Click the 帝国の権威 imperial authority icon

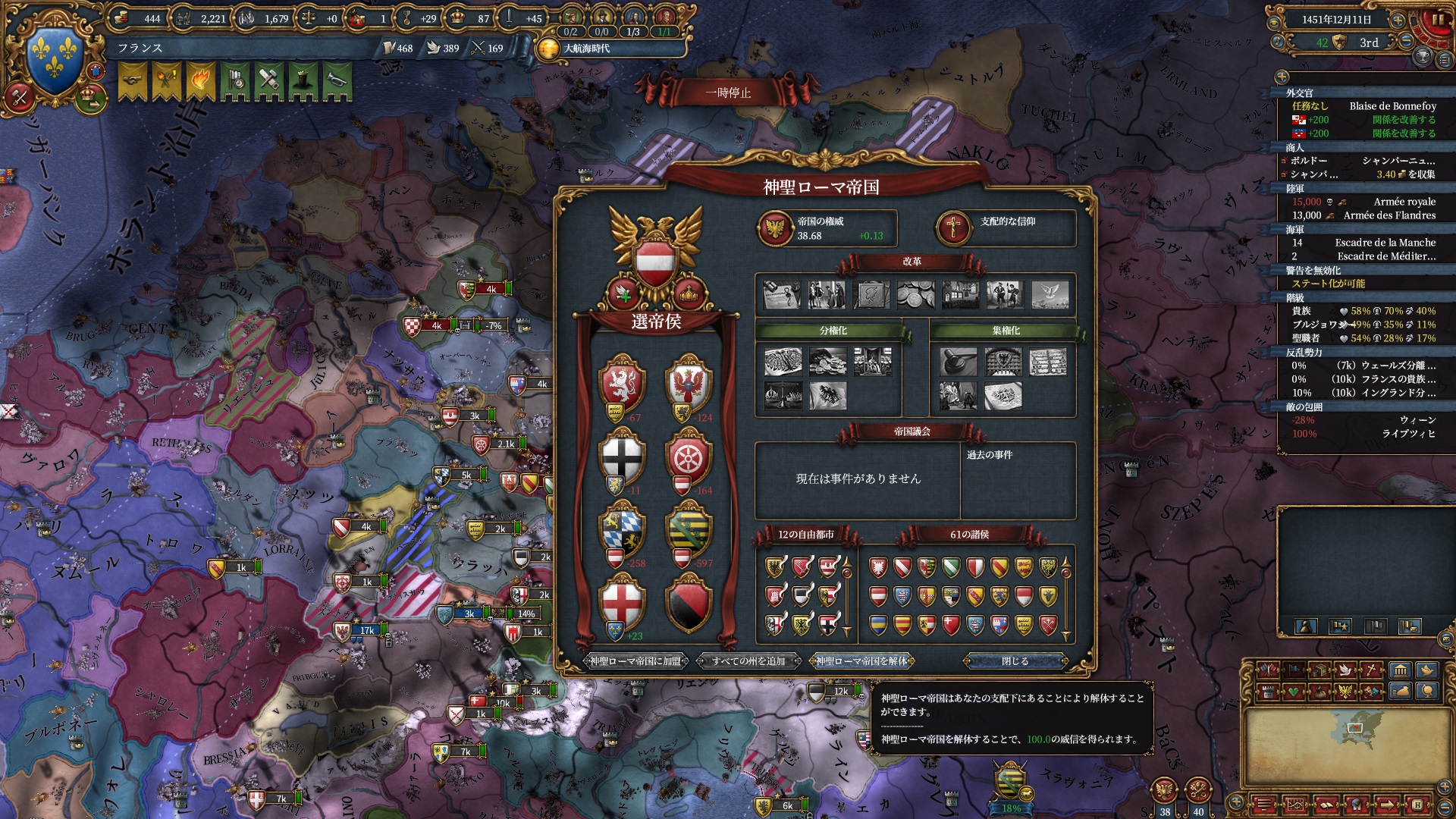coord(775,228)
